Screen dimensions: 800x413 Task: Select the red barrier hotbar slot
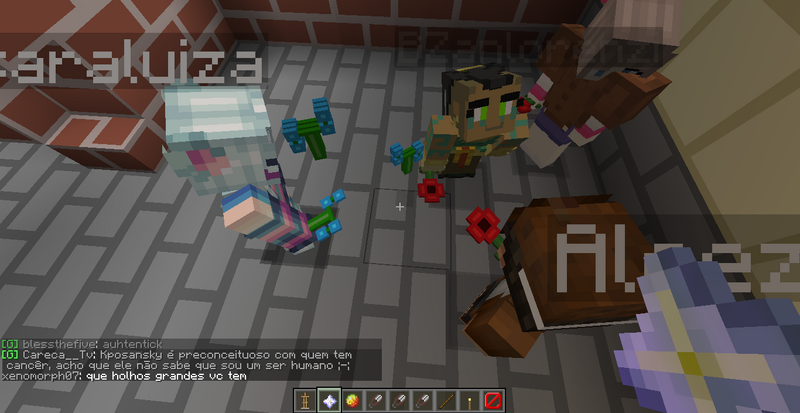(493, 401)
